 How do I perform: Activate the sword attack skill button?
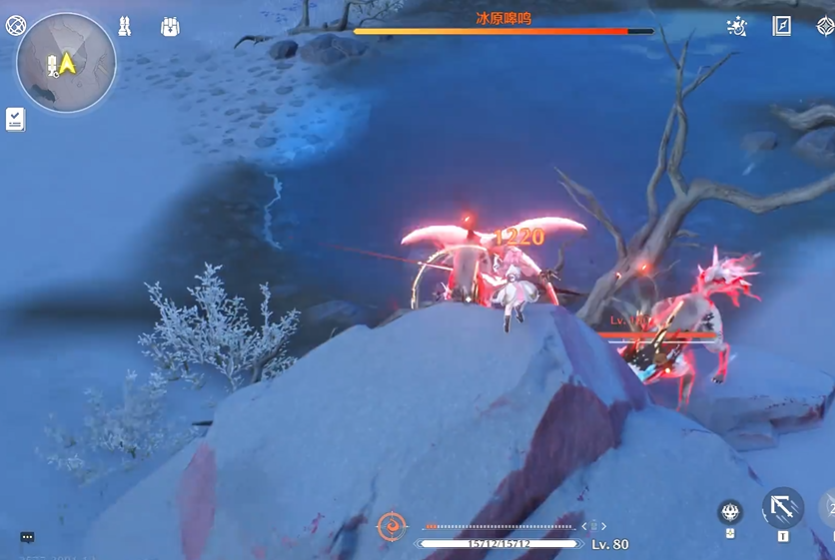(782, 507)
